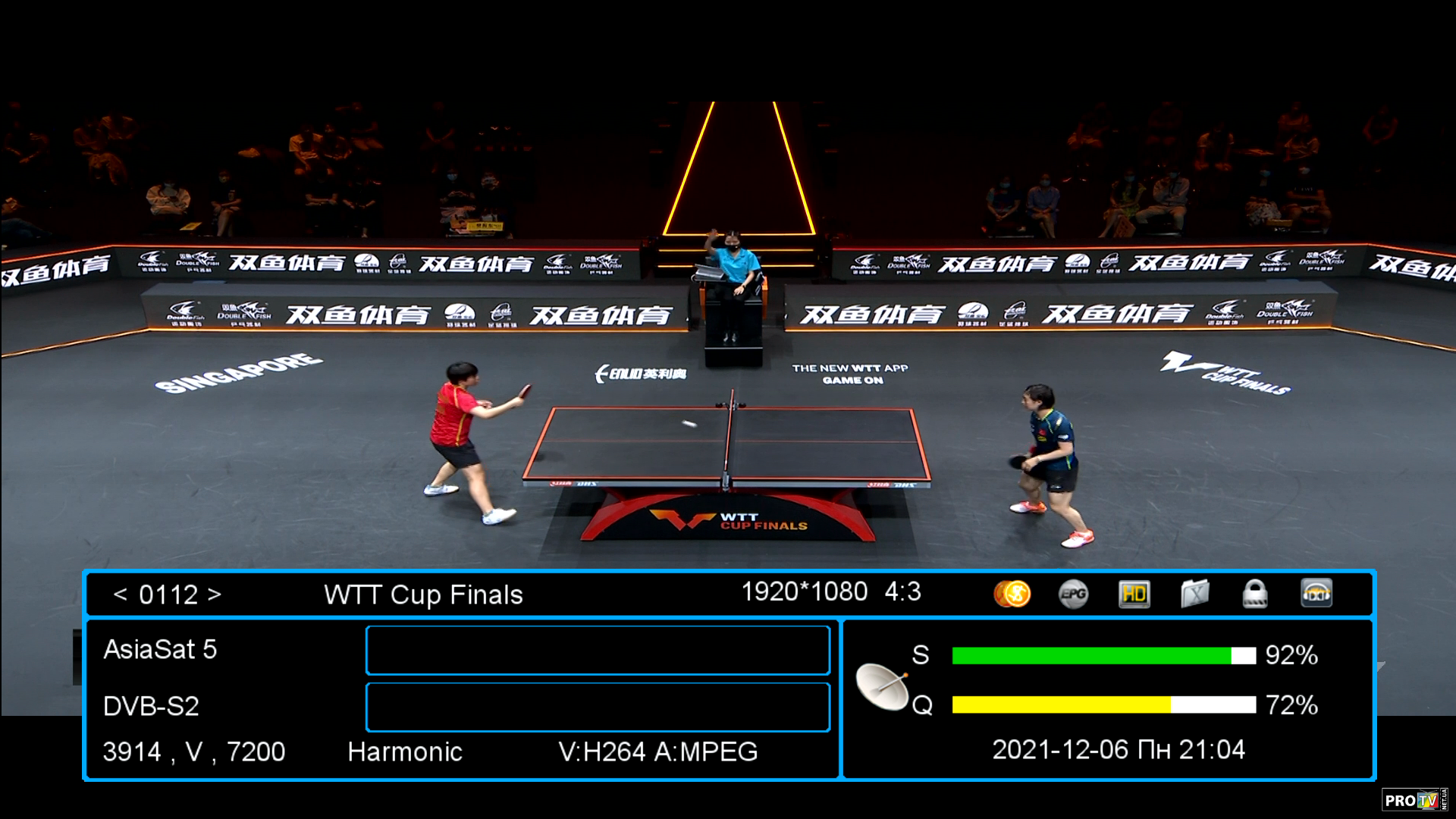Open the EPG program guide icon

[x=1073, y=594]
